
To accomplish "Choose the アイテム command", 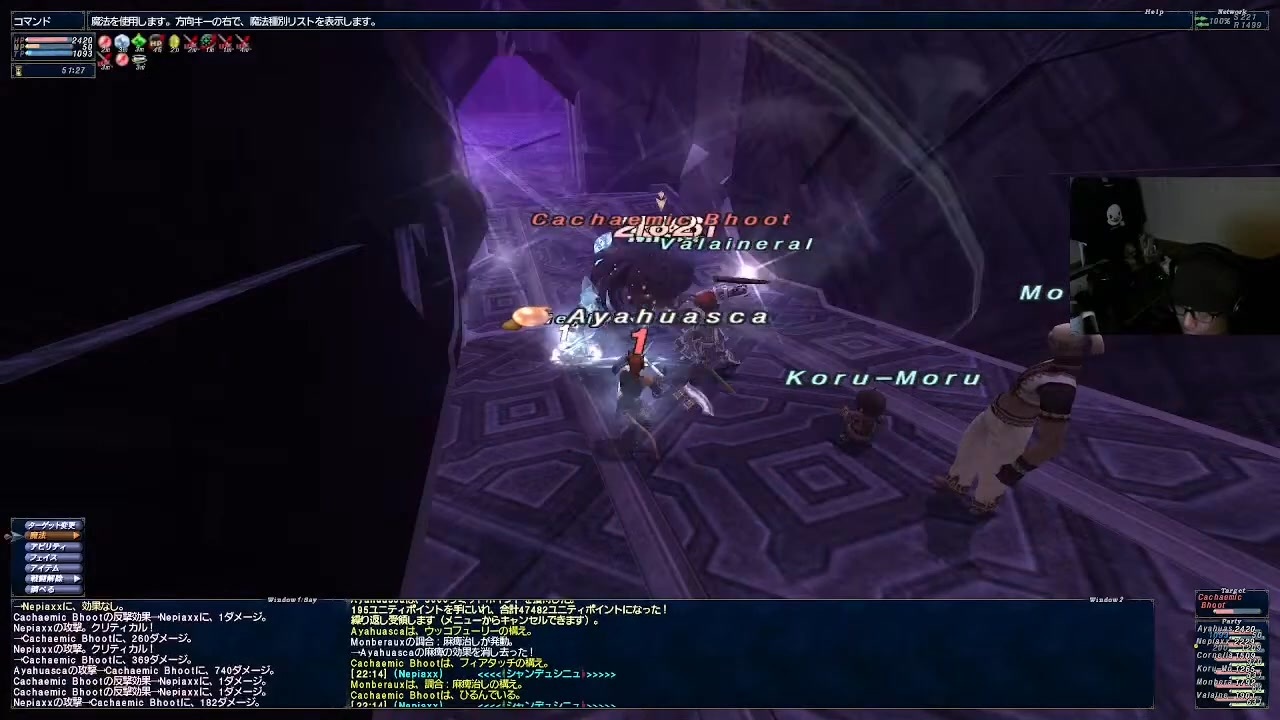I will click(x=45, y=567).
